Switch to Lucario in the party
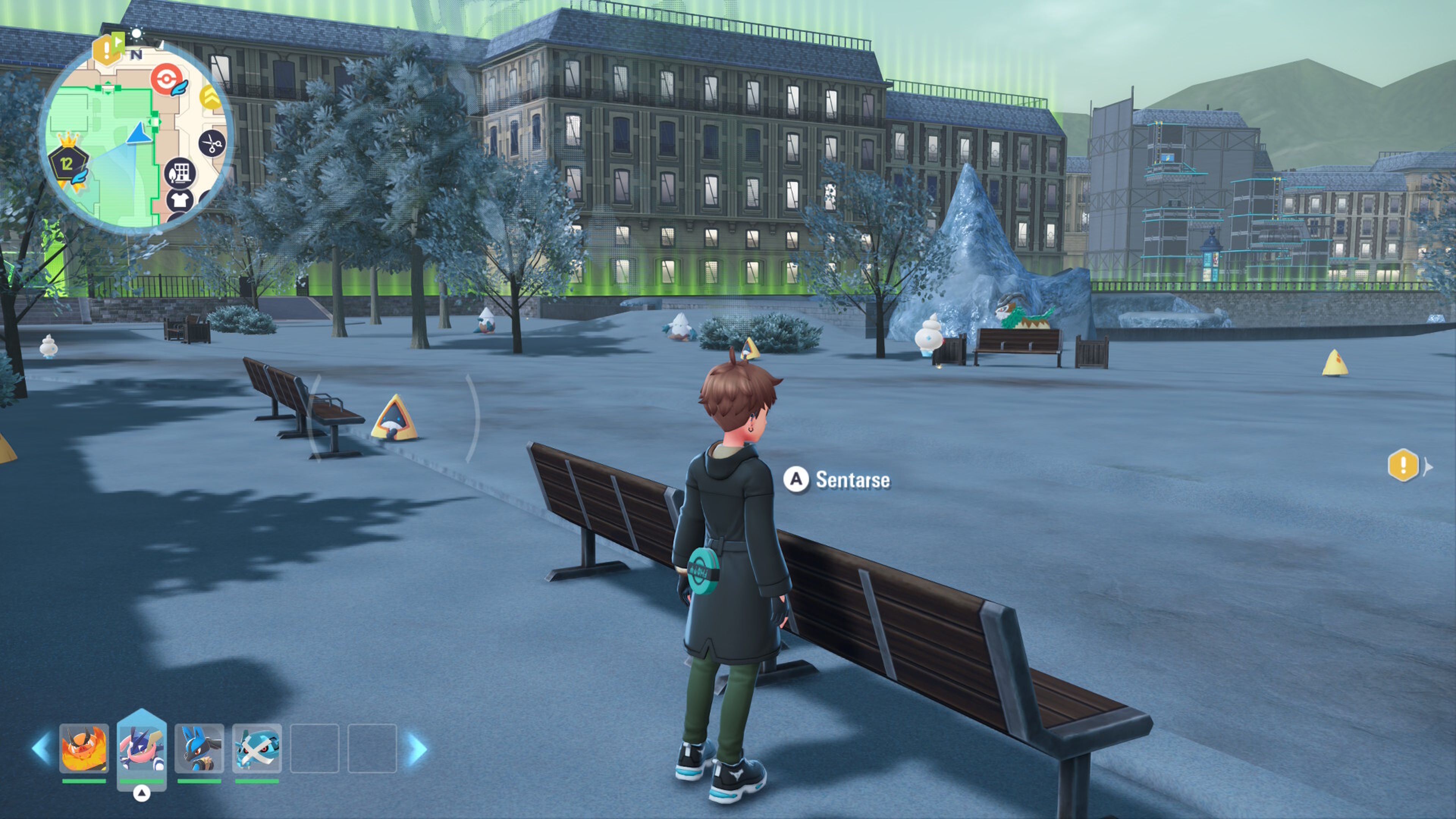The image size is (1456, 819). pos(199,748)
